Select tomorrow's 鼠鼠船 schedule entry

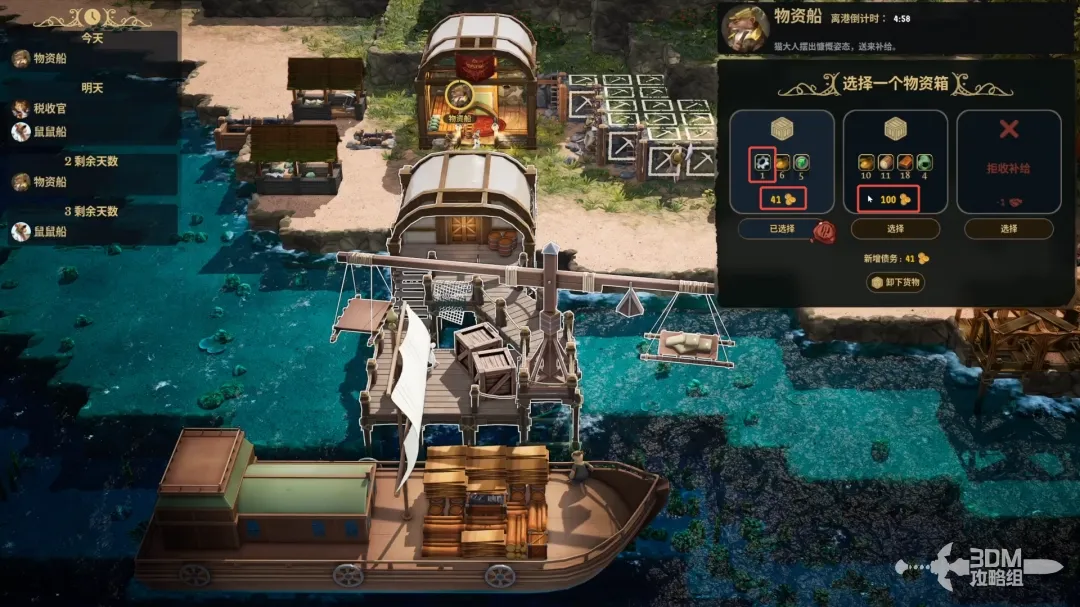coord(40,132)
